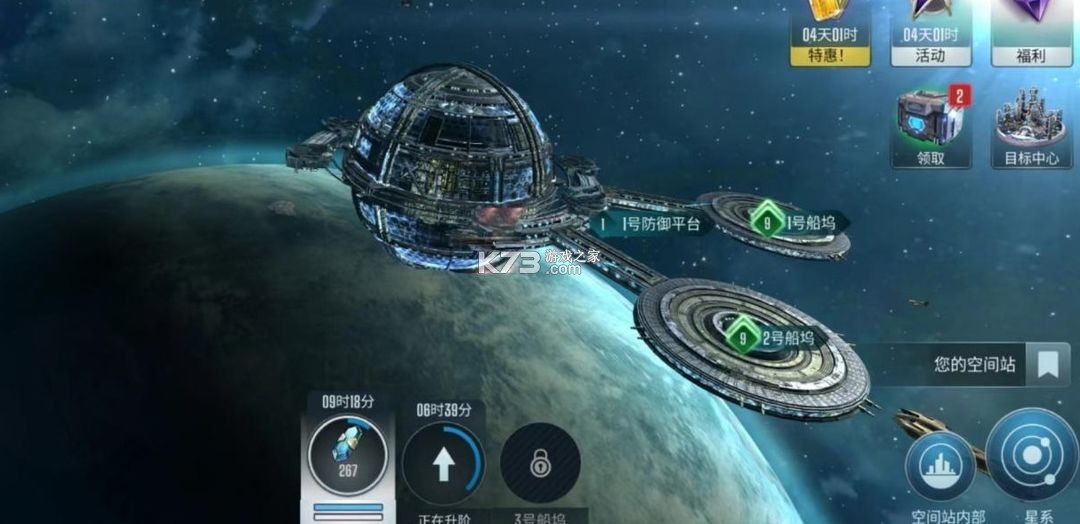The width and height of the screenshot is (1080, 524).
Task: Click the 您的空间站 bookmark button
Action: (1047, 365)
